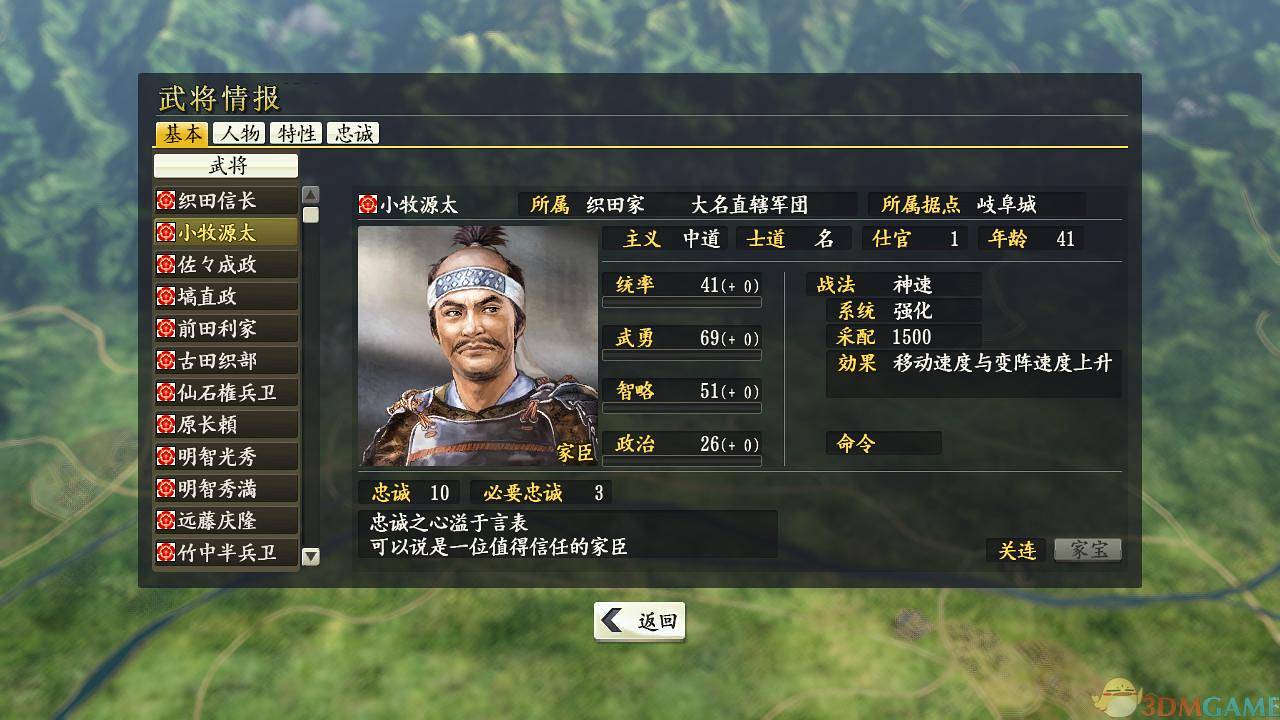This screenshot has width=1280, height=720.
Task: Click the back arrow icon on the 返回 button
Action: point(611,620)
